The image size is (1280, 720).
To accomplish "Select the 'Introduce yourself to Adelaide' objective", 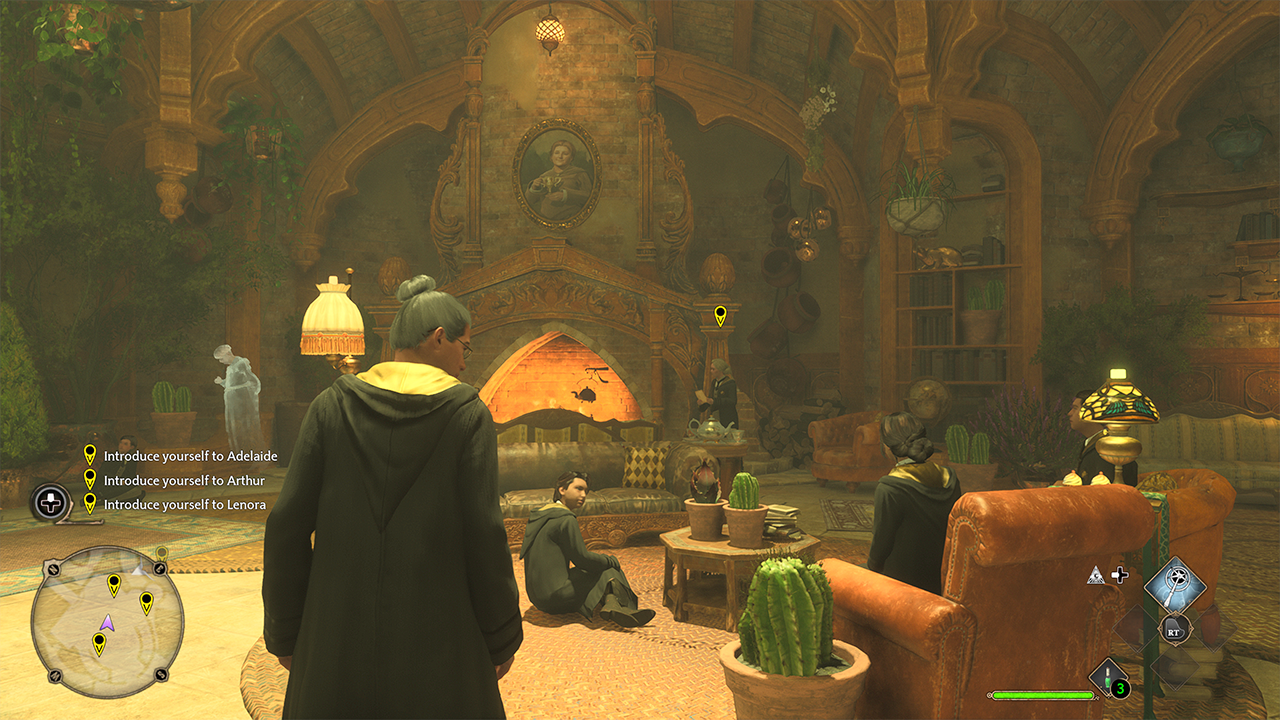I will pyautogui.click(x=190, y=456).
